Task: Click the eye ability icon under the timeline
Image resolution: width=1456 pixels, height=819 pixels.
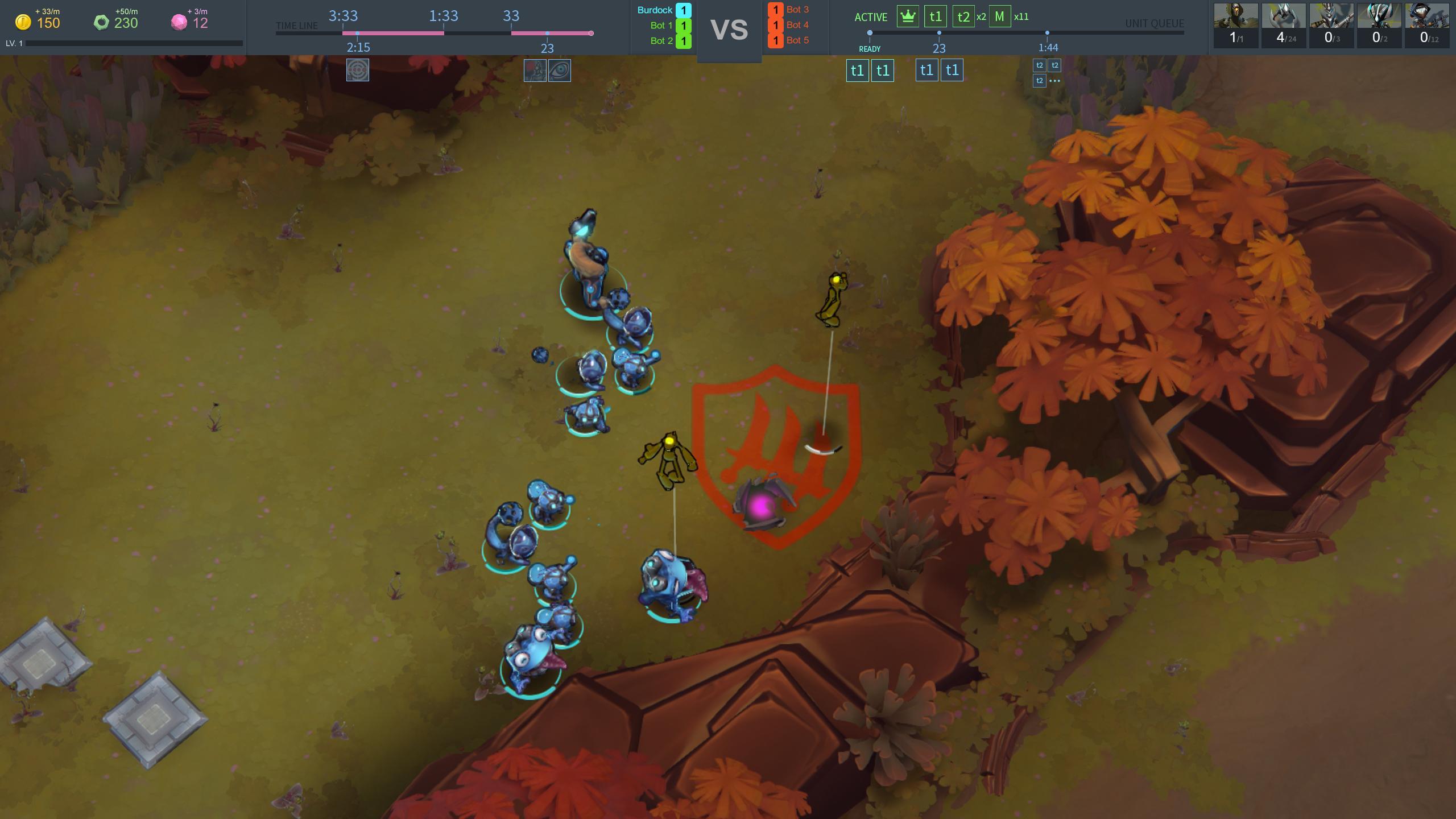Action: tap(560, 71)
